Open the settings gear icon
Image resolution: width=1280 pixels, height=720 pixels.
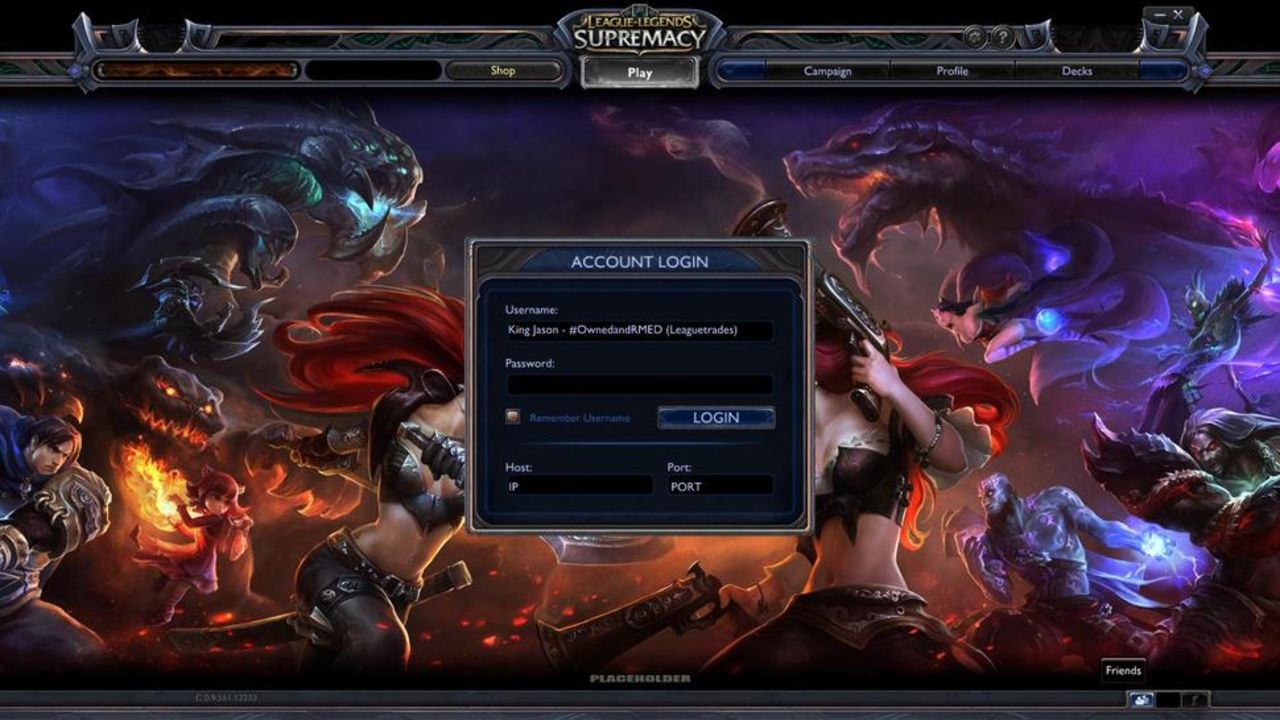click(974, 35)
